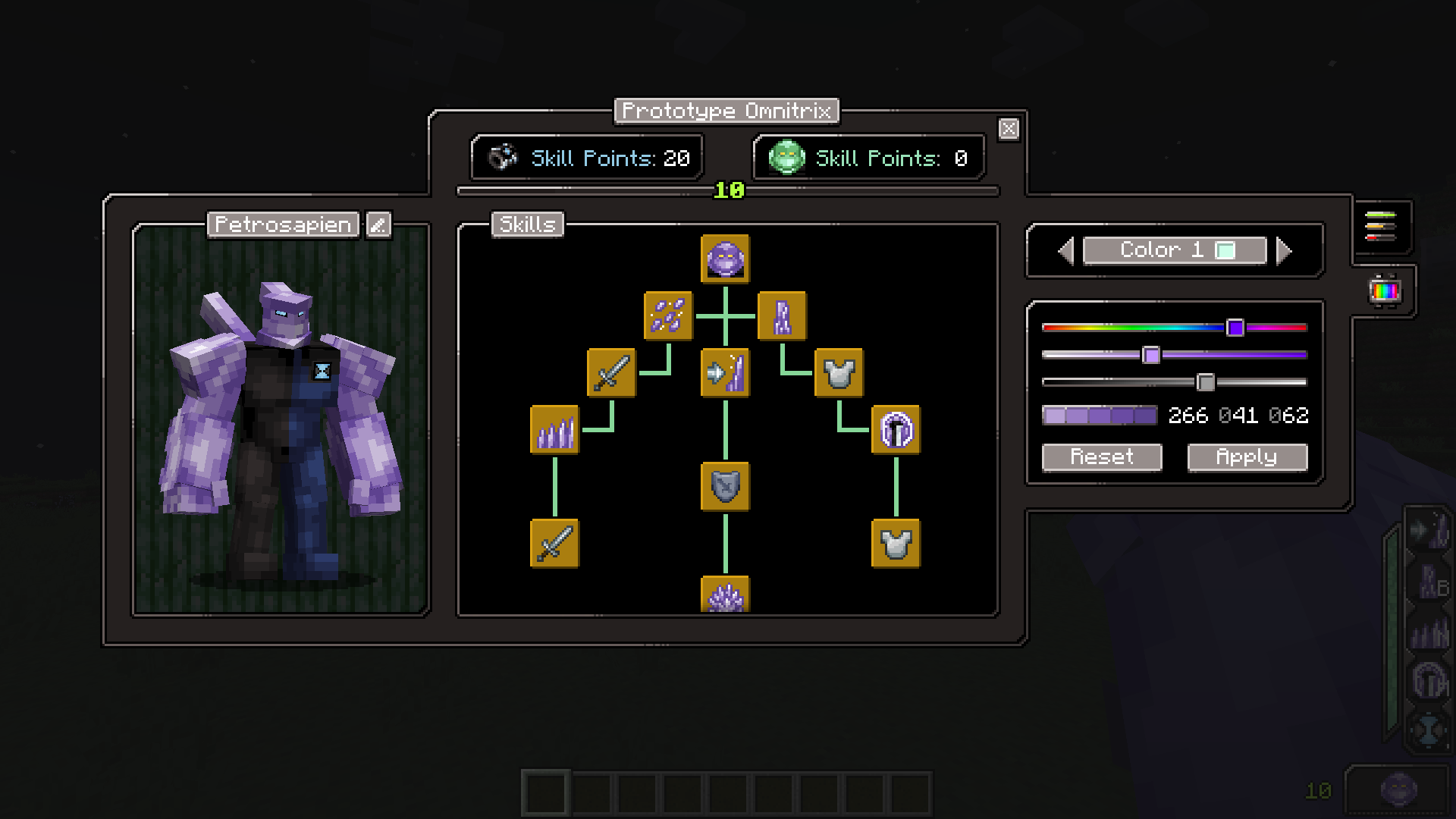Apply the chosen color
Screen dimensions: 1456x819
click(1247, 457)
